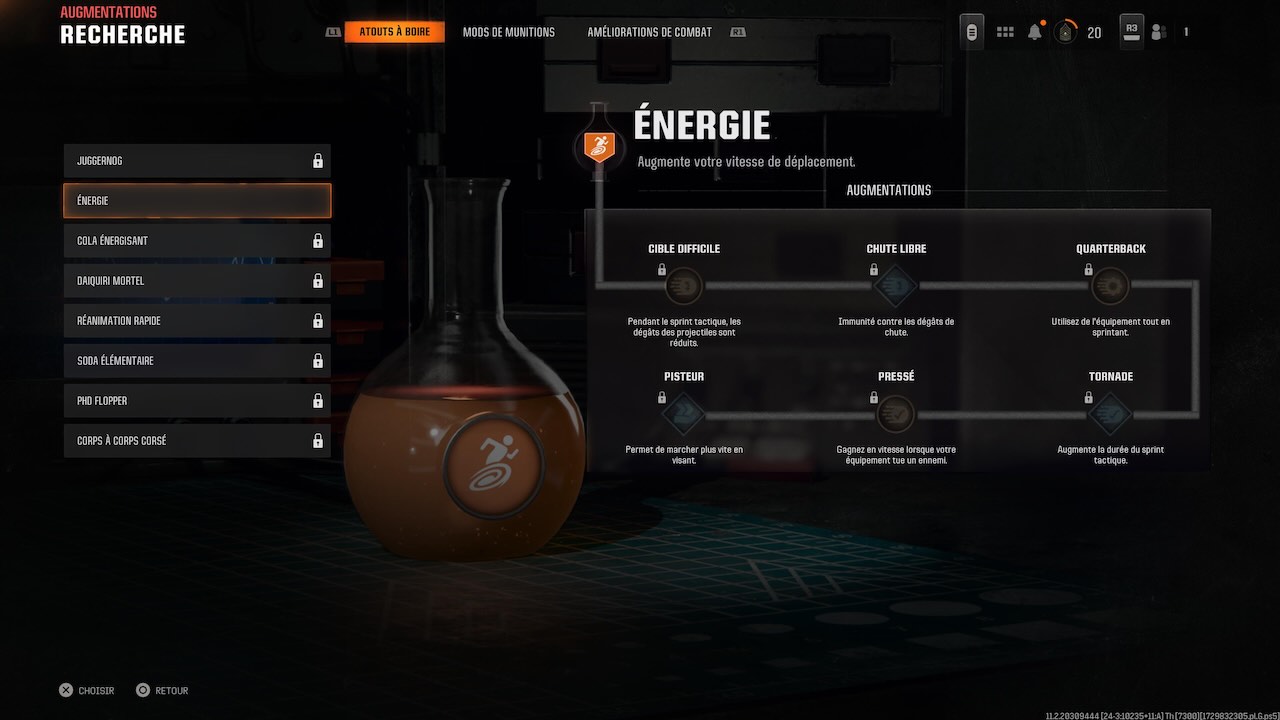Viewport: 1280px width, 720px height.
Task: Switch to the Atouts à boire tab
Action: coord(394,32)
